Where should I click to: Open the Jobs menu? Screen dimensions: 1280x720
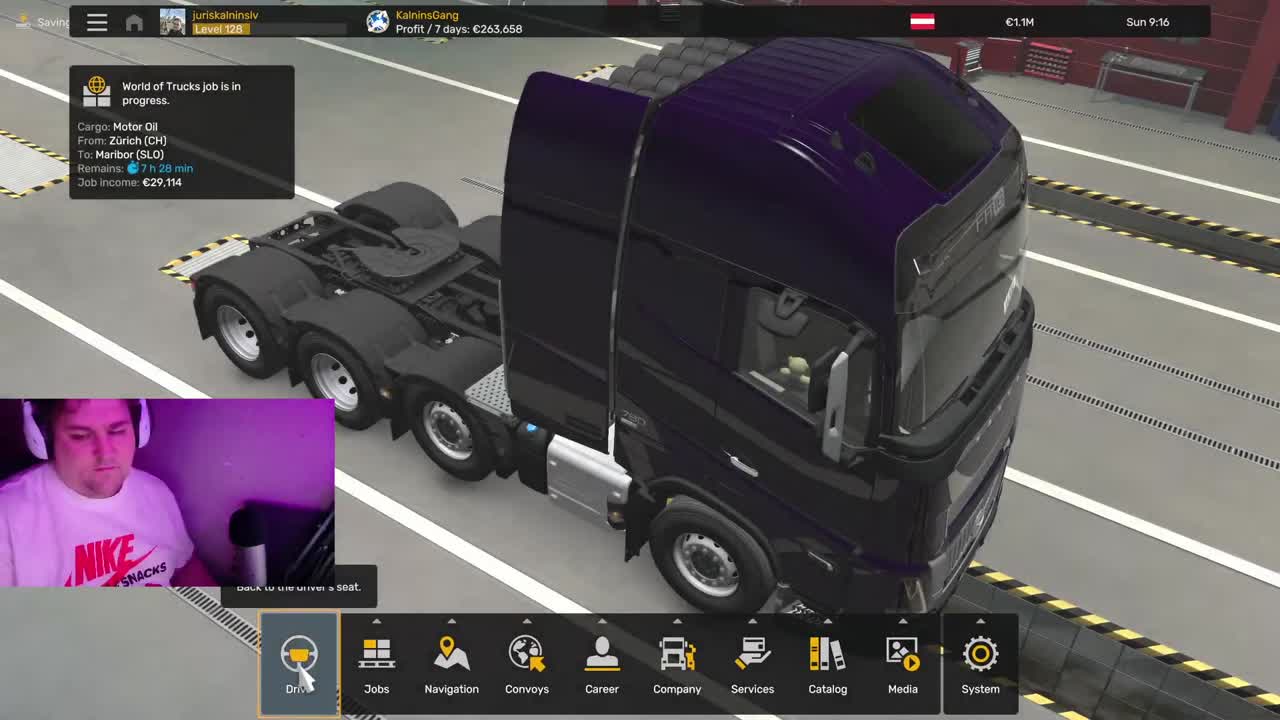pos(376,664)
